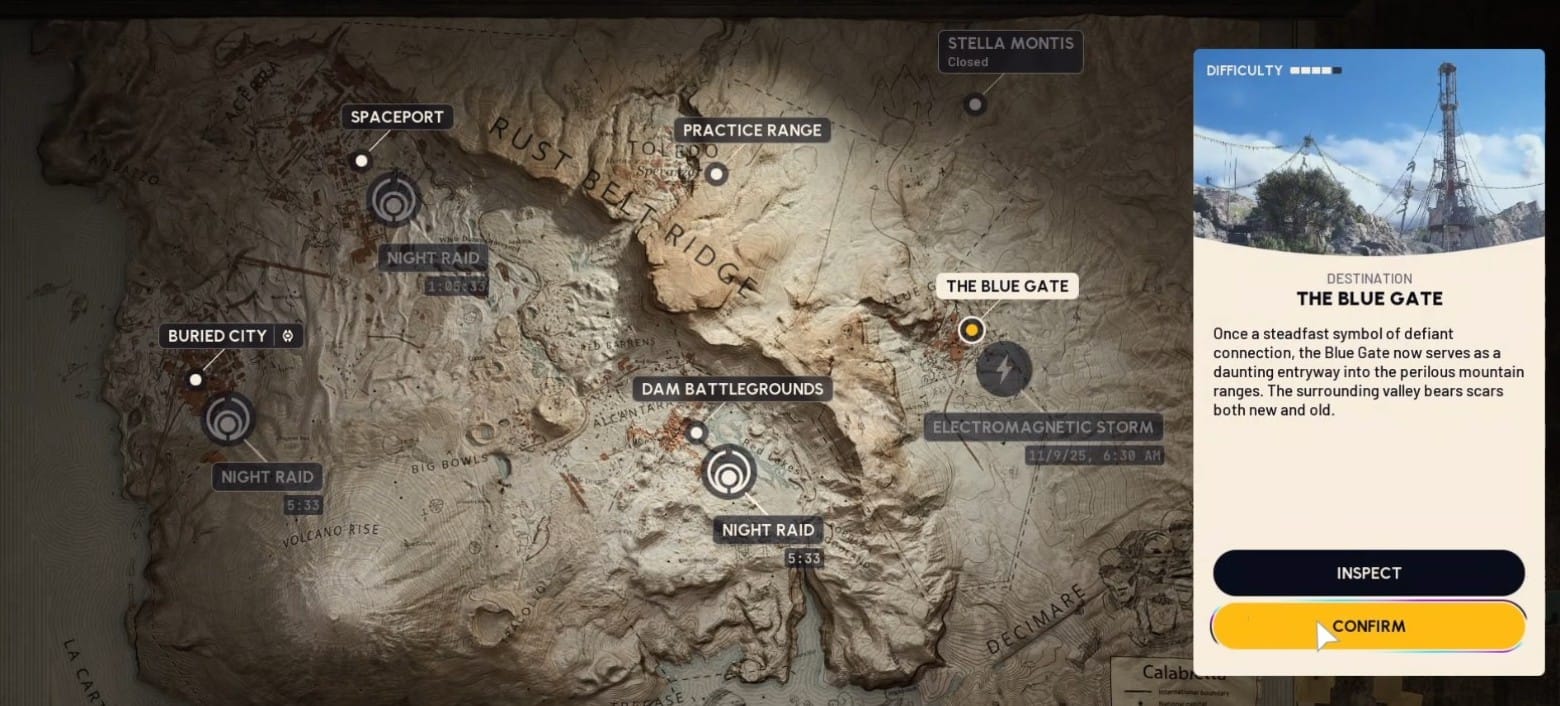
Task: Click The Blue Gate map label
Action: pos(1007,286)
